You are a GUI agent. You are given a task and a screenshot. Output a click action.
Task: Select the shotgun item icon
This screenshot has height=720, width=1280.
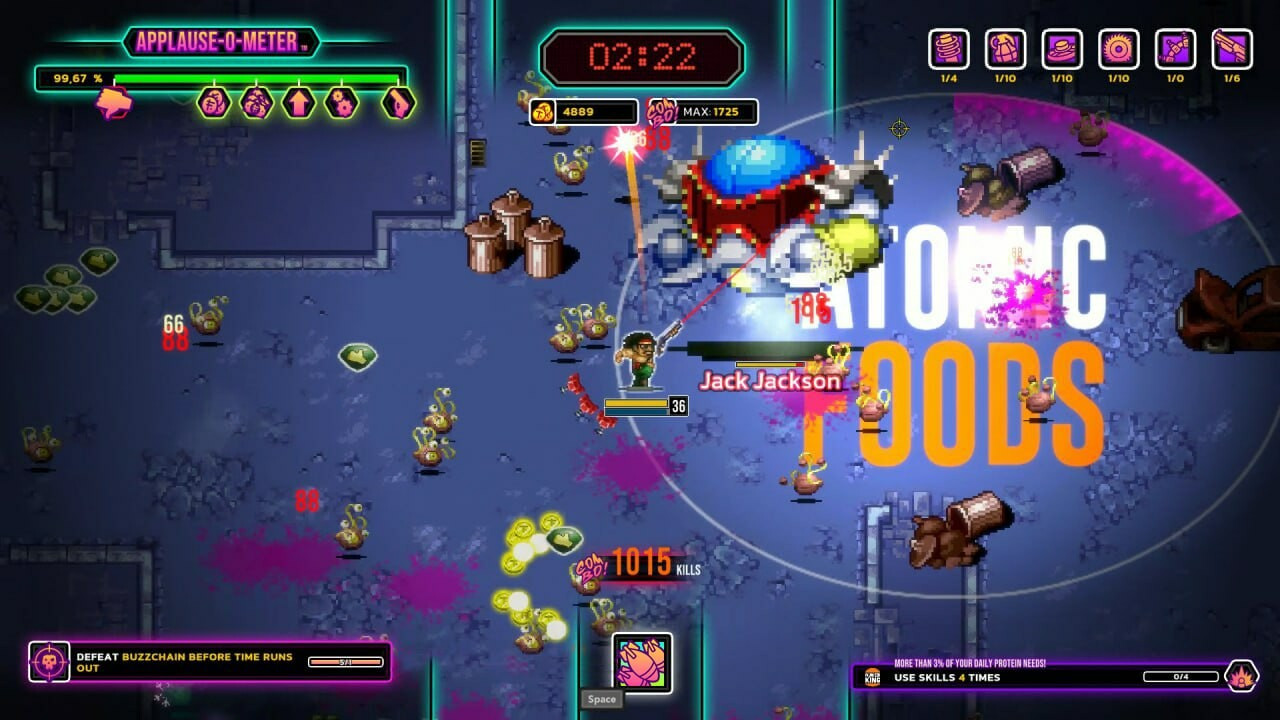(1232, 49)
